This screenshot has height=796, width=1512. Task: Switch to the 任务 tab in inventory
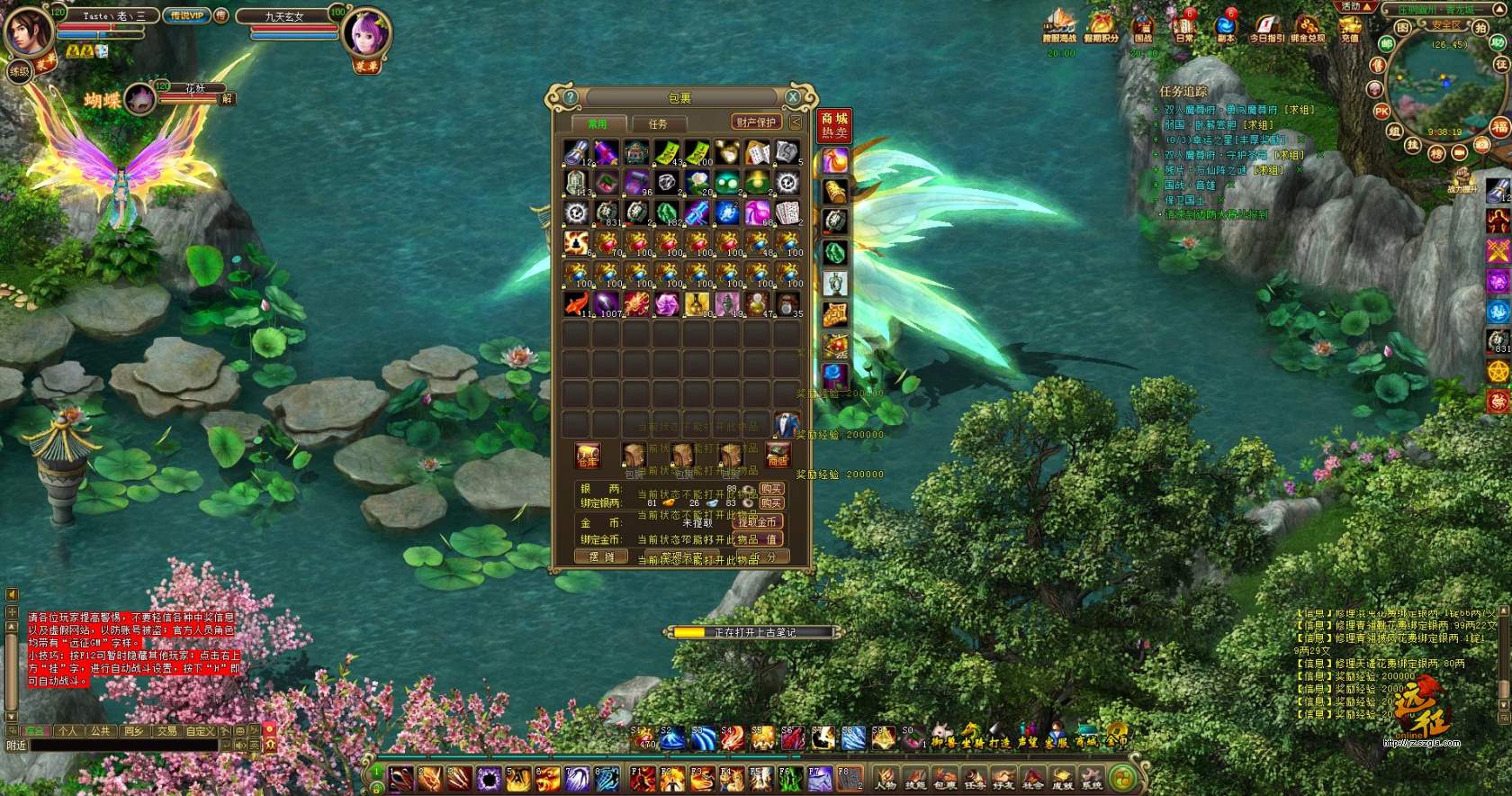pyautogui.click(x=658, y=123)
